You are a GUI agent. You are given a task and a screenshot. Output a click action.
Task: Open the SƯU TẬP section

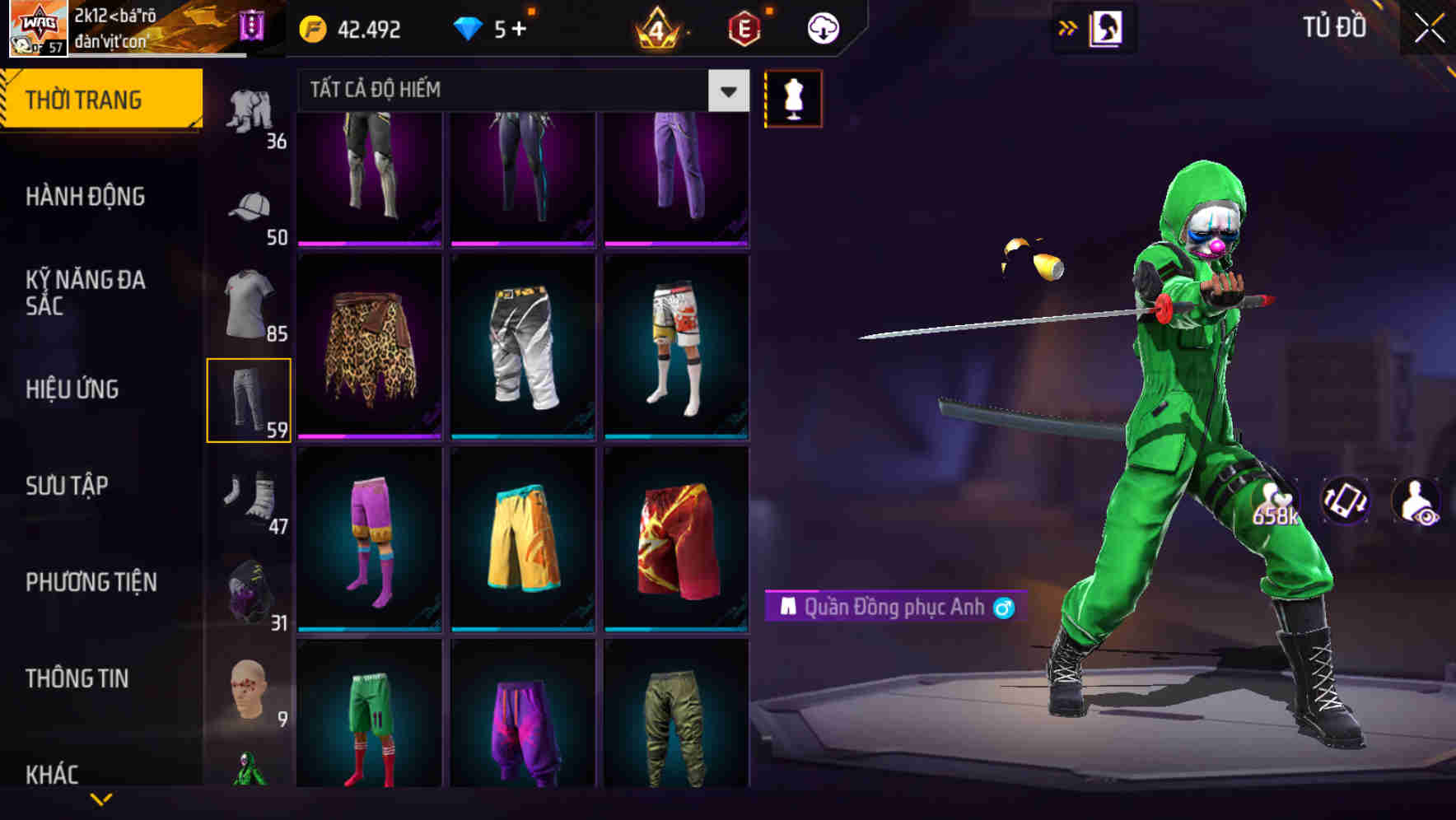coord(66,486)
